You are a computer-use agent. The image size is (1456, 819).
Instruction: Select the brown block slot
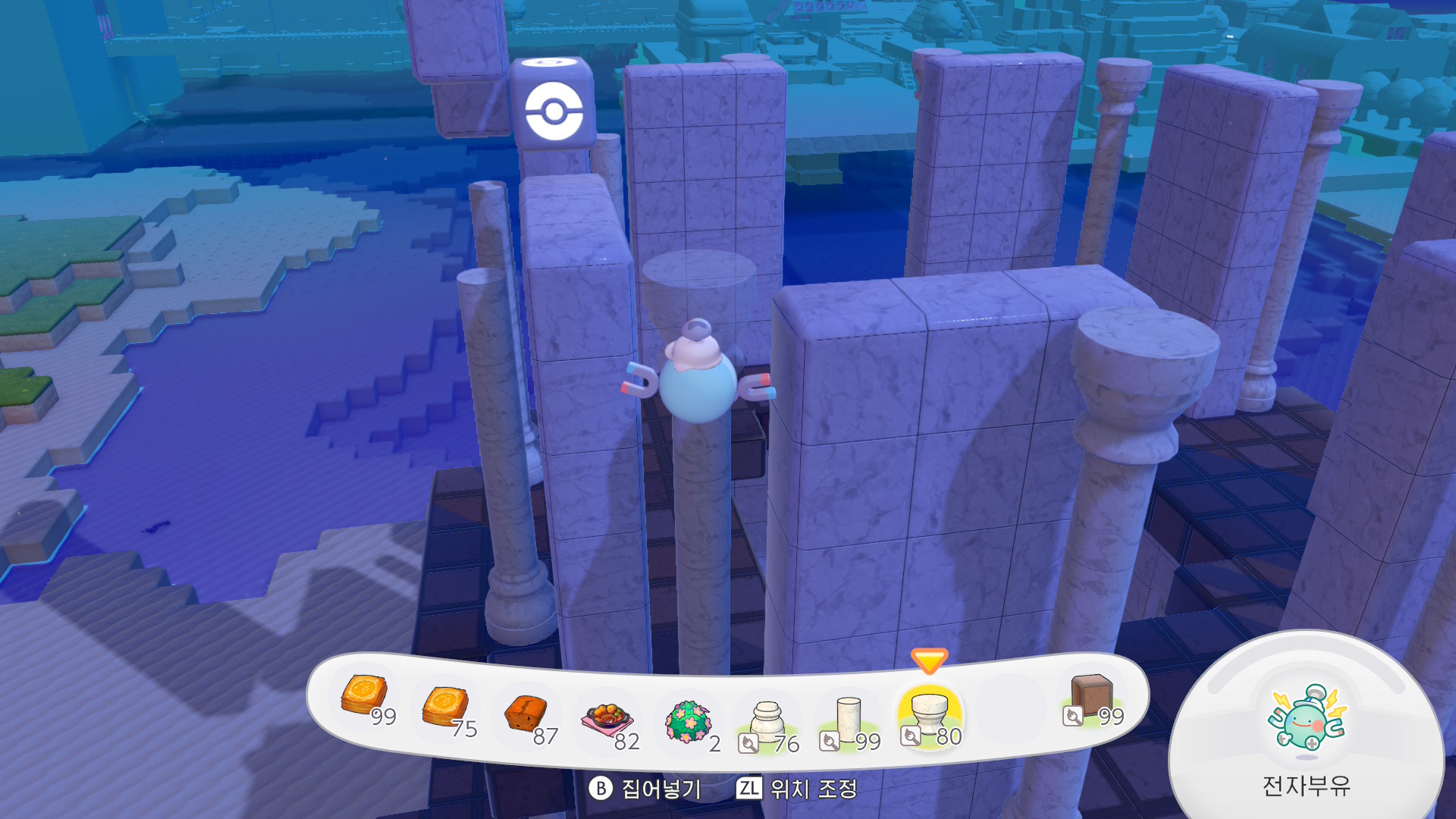tap(1091, 696)
